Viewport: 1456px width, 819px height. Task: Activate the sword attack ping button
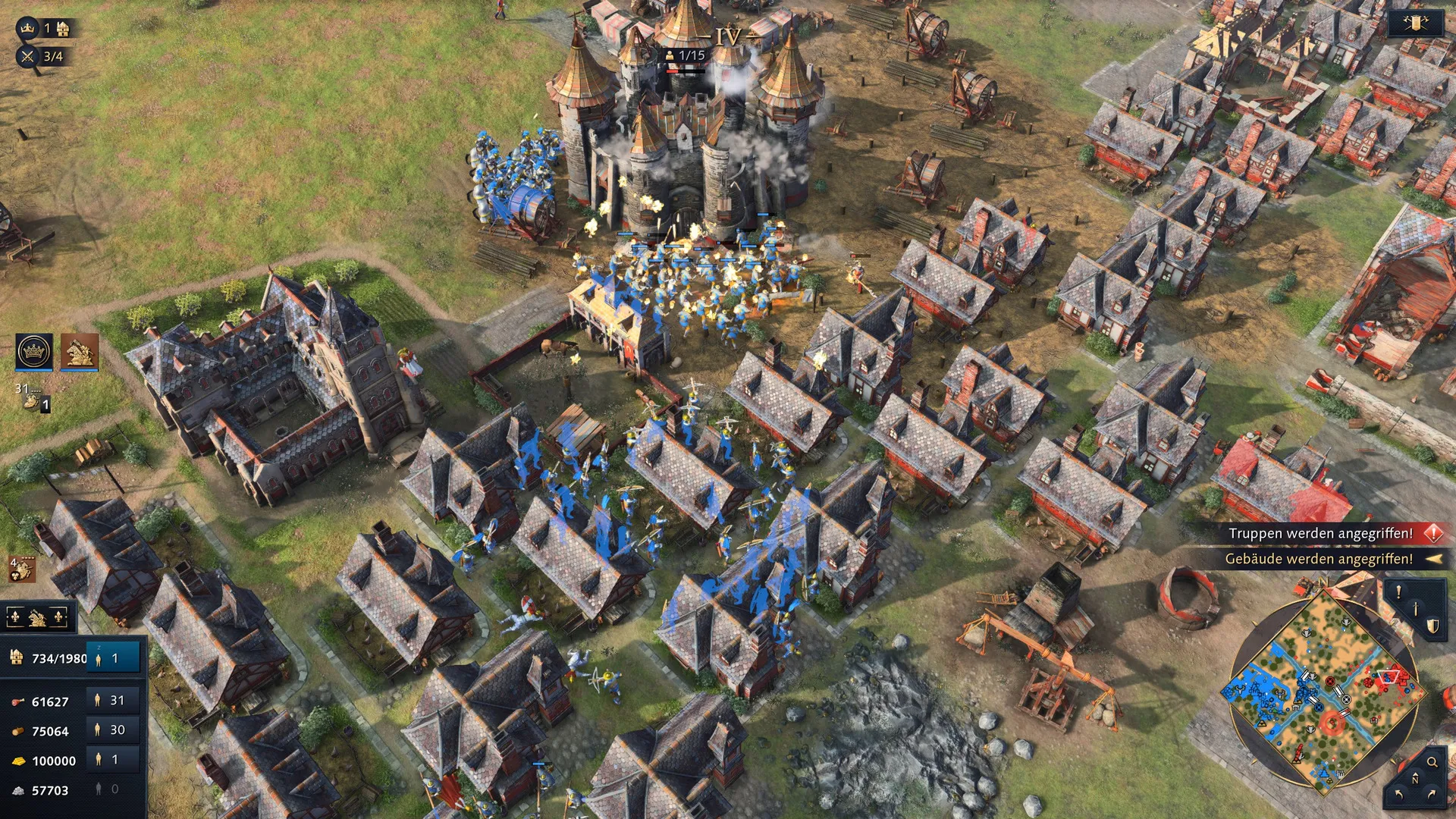point(1416,608)
